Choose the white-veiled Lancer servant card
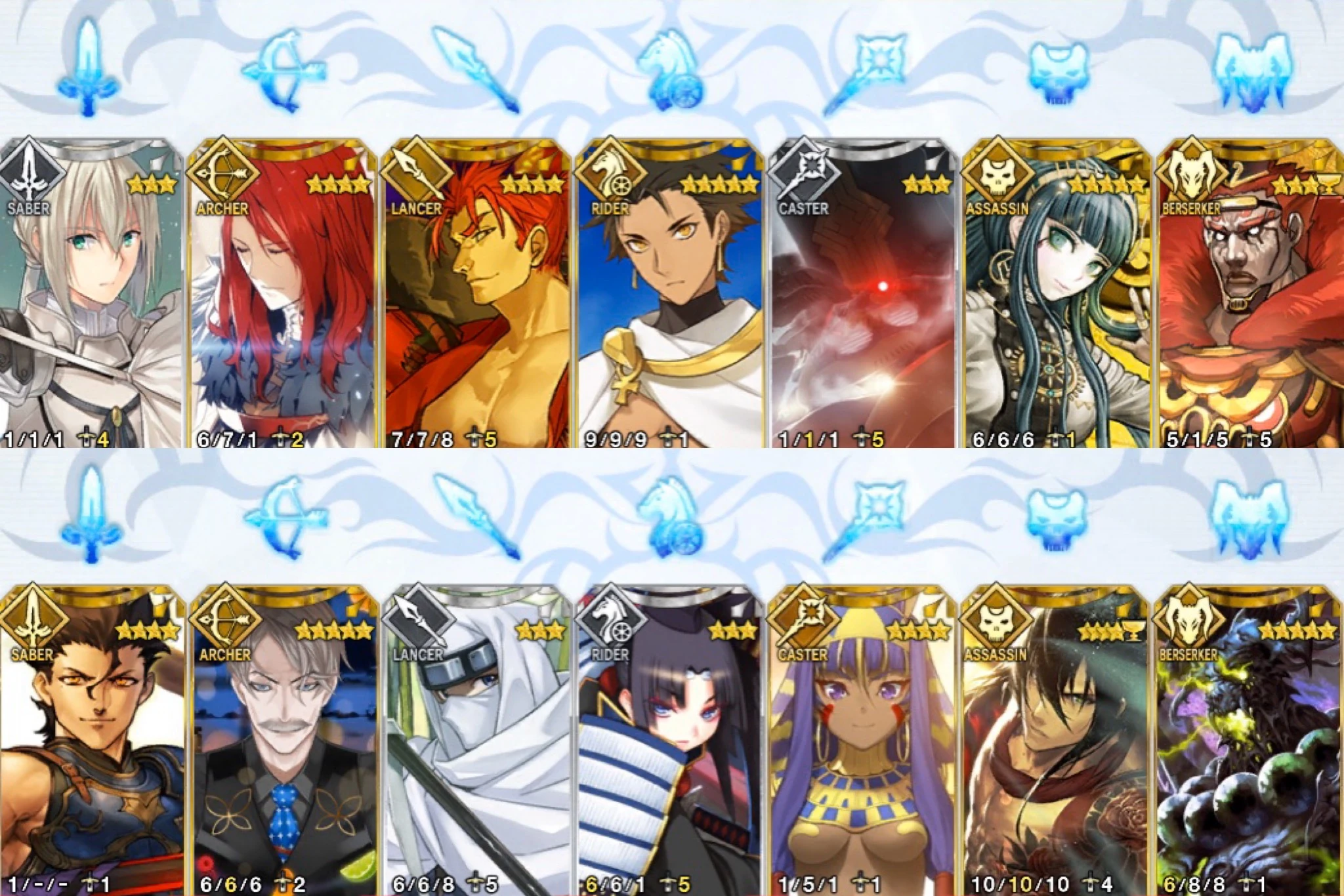The width and height of the screenshot is (1344, 896). point(472,741)
